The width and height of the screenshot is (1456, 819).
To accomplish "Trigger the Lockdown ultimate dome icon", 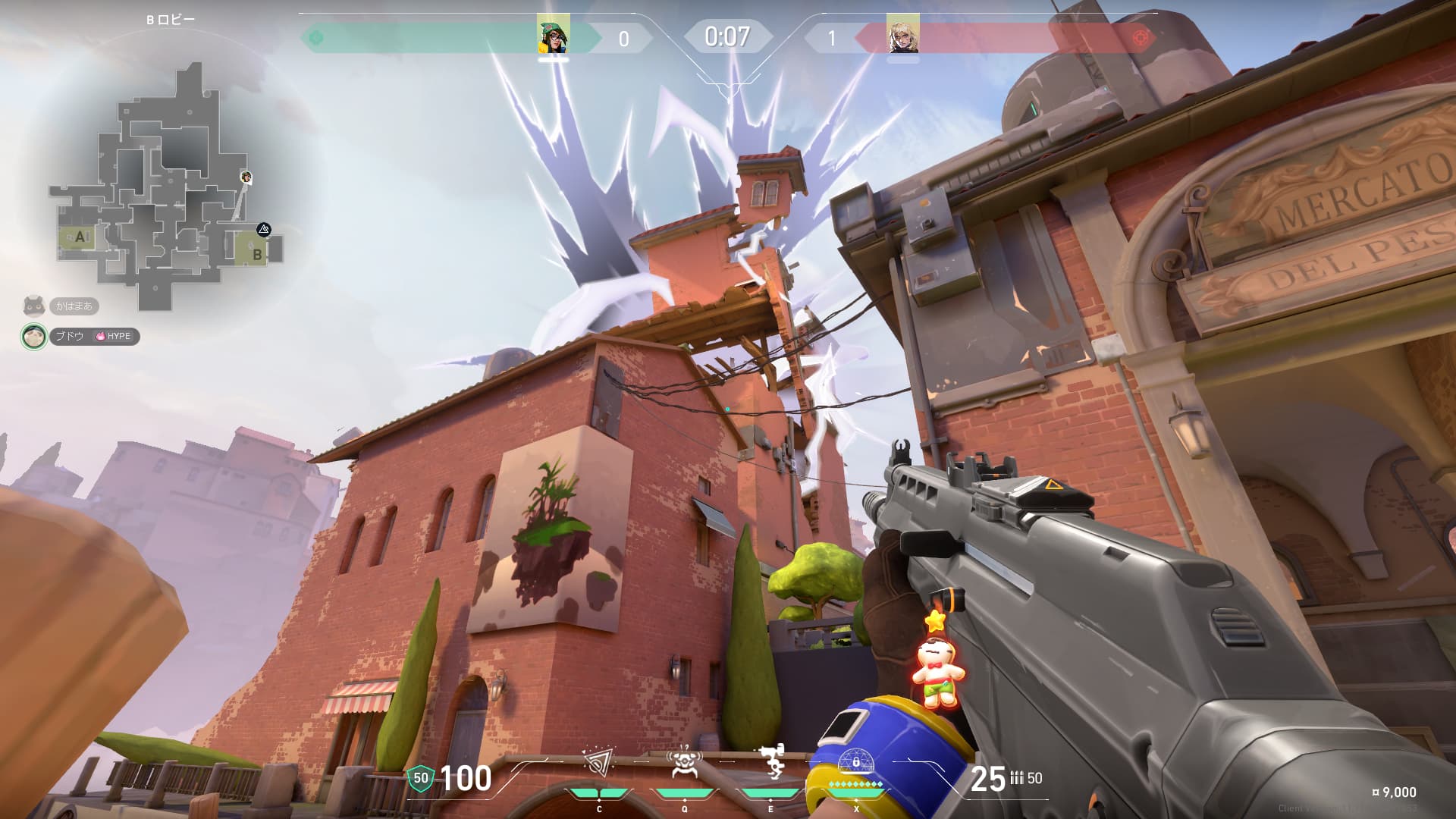I will pyautogui.click(x=856, y=761).
